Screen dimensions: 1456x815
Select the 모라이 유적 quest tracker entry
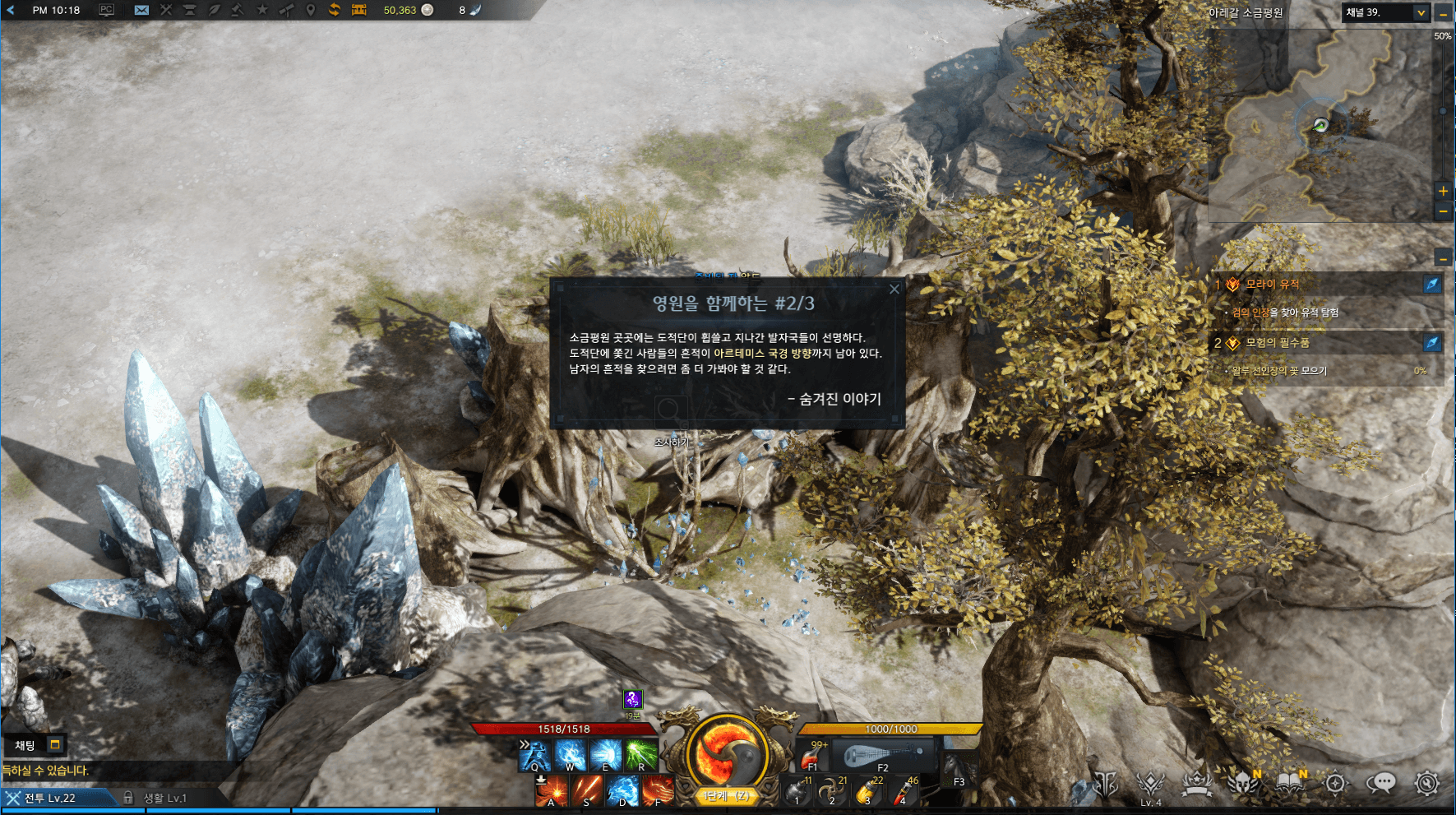1272,285
